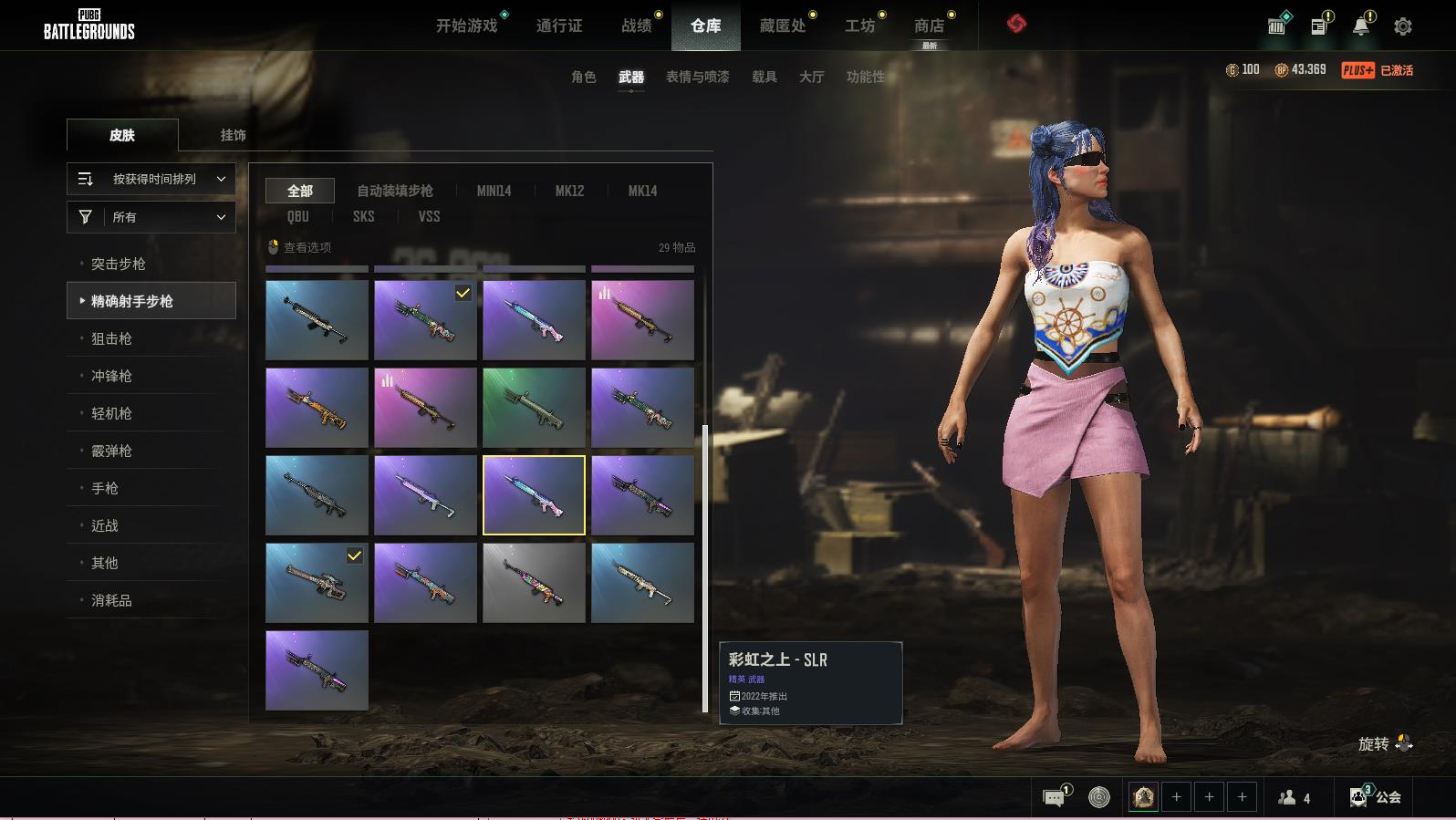Switch to 载具 vehicle sub-tab
Screen dimensions: 1456x820
point(764,77)
